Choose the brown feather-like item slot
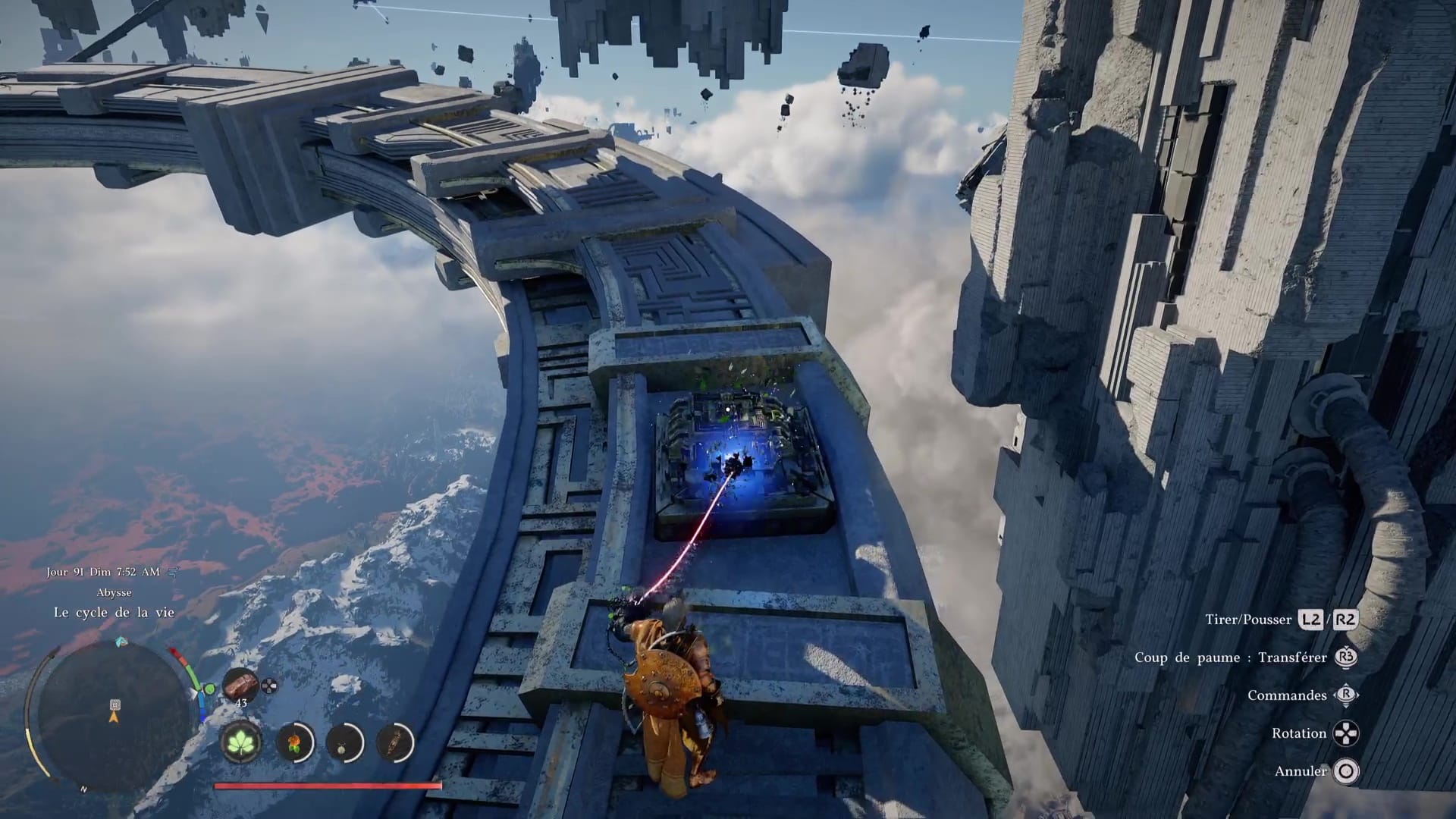Viewport: 1456px width, 819px height. tap(394, 742)
